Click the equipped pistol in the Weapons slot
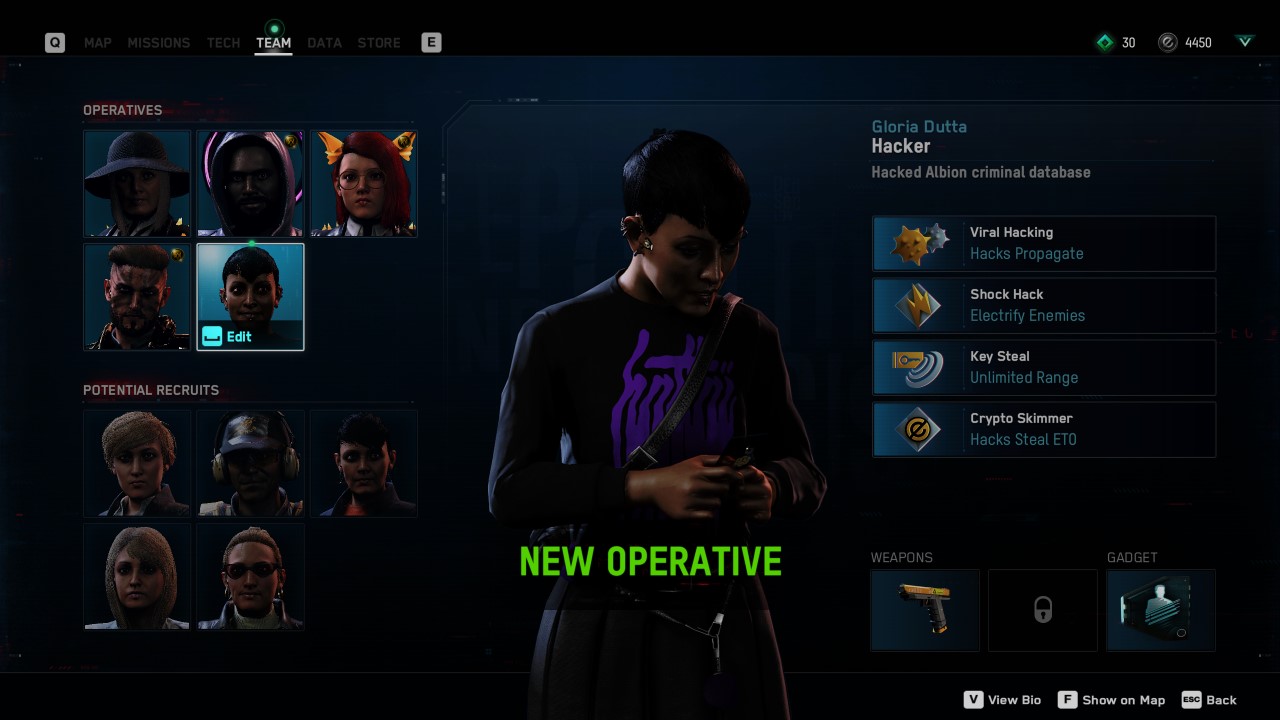 pos(925,610)
